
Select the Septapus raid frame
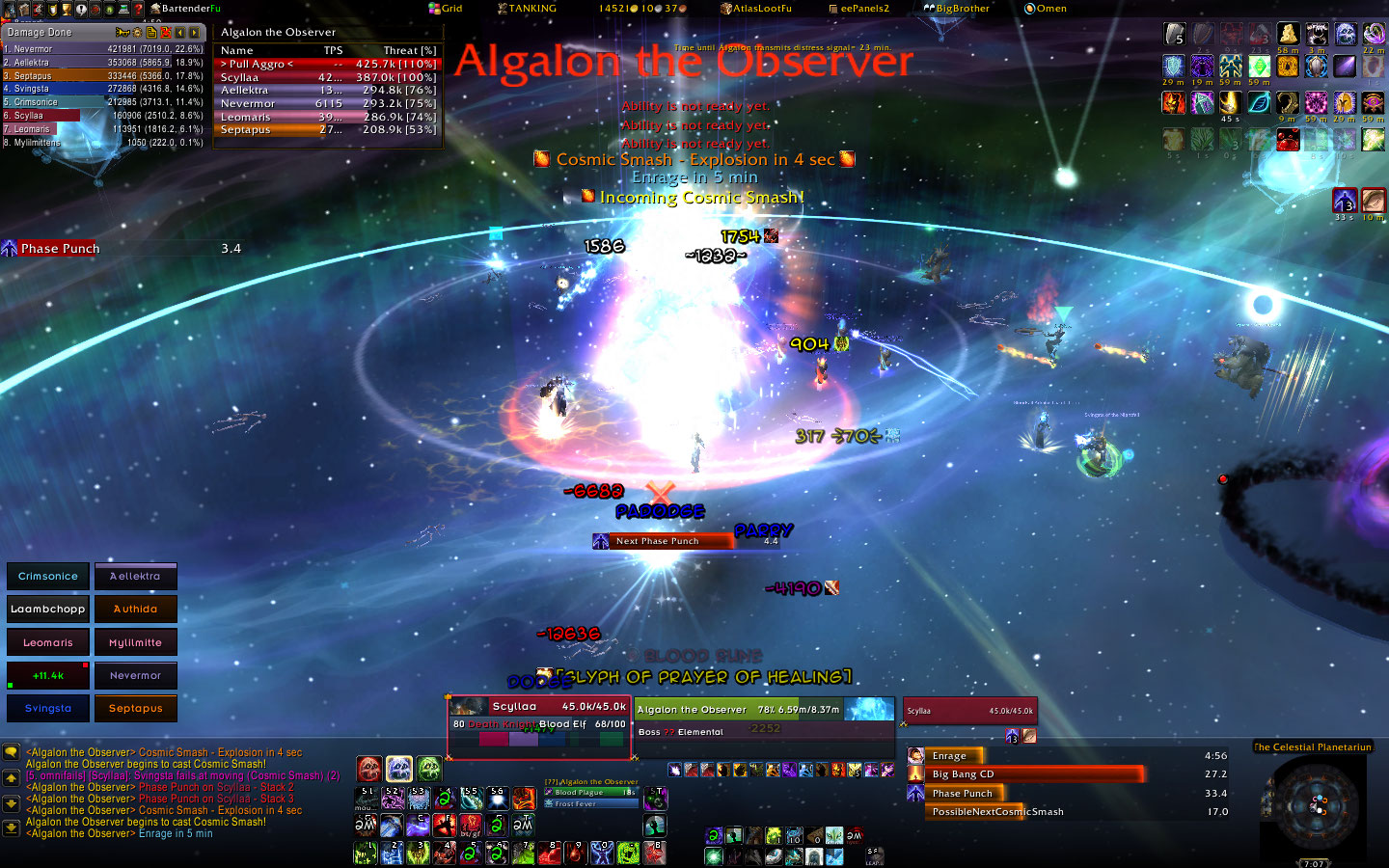(x=135, y=709)
